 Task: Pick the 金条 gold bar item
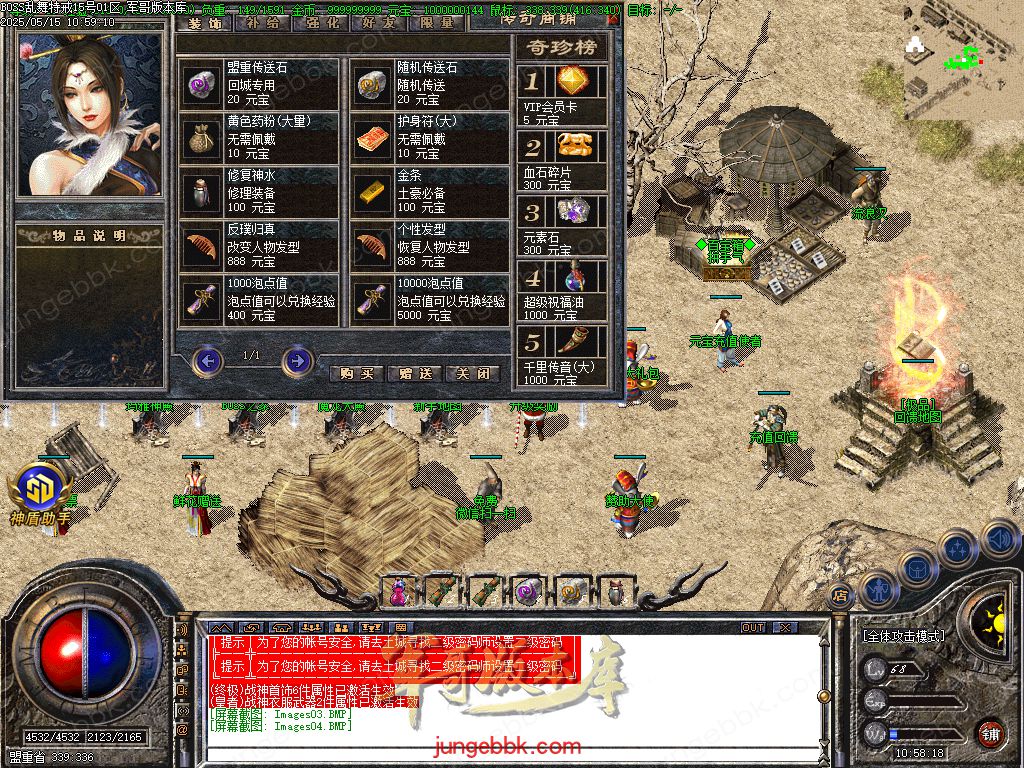point(373,192)
